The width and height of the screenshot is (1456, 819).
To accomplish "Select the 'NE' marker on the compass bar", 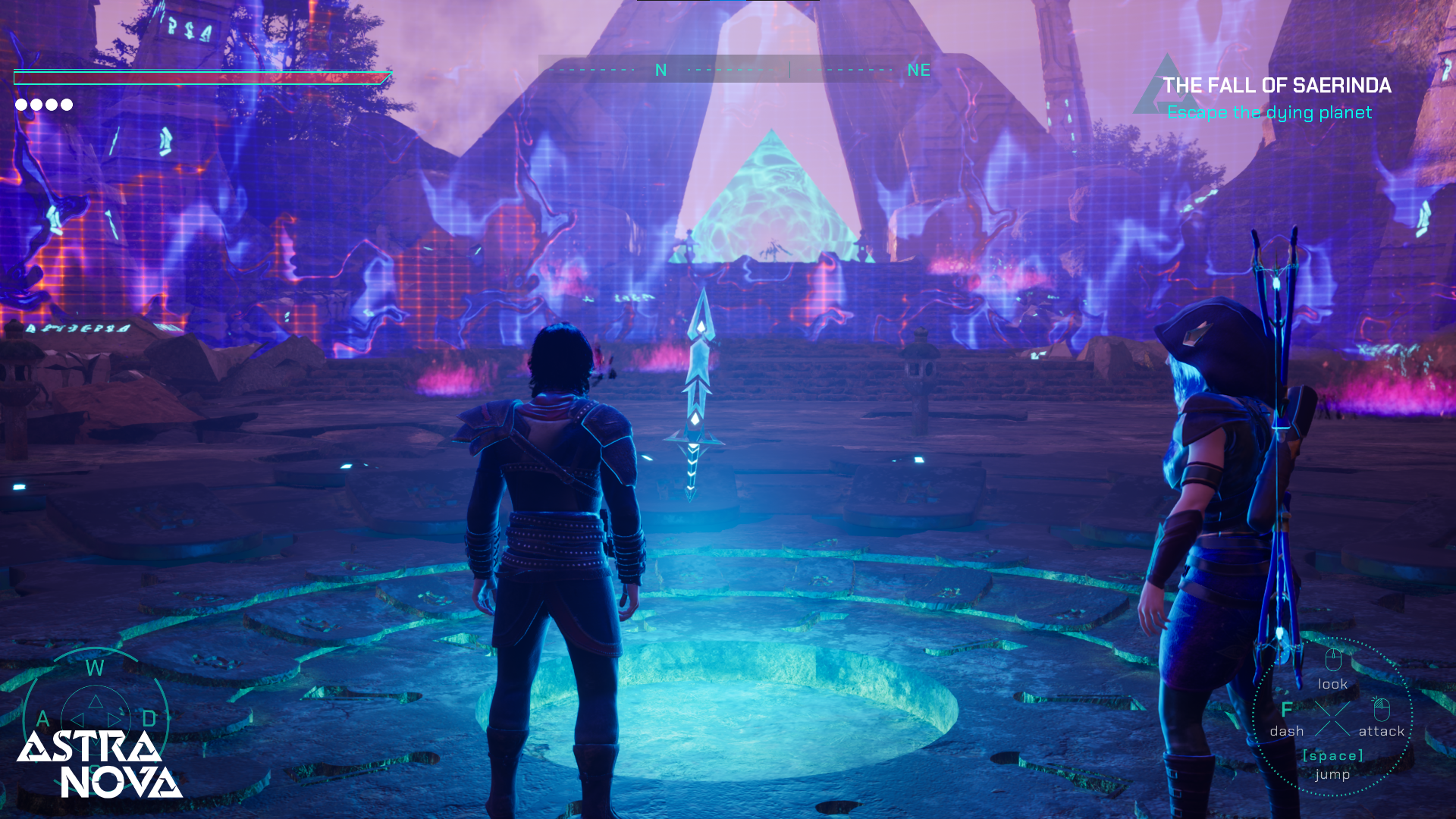I will [x=920, y=71].
